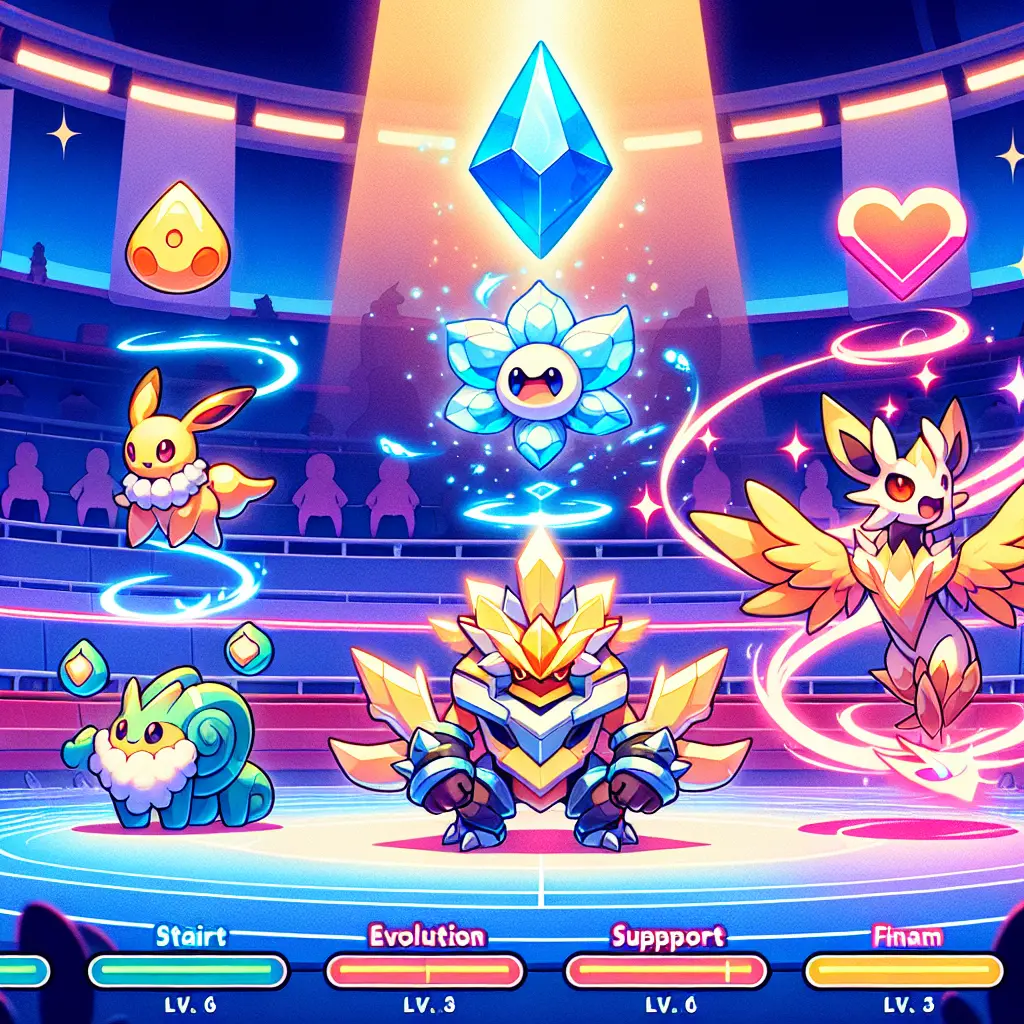Choose the Suppport stage bar
This screenshot has height=1024, width=1024.
click(666, 969)
